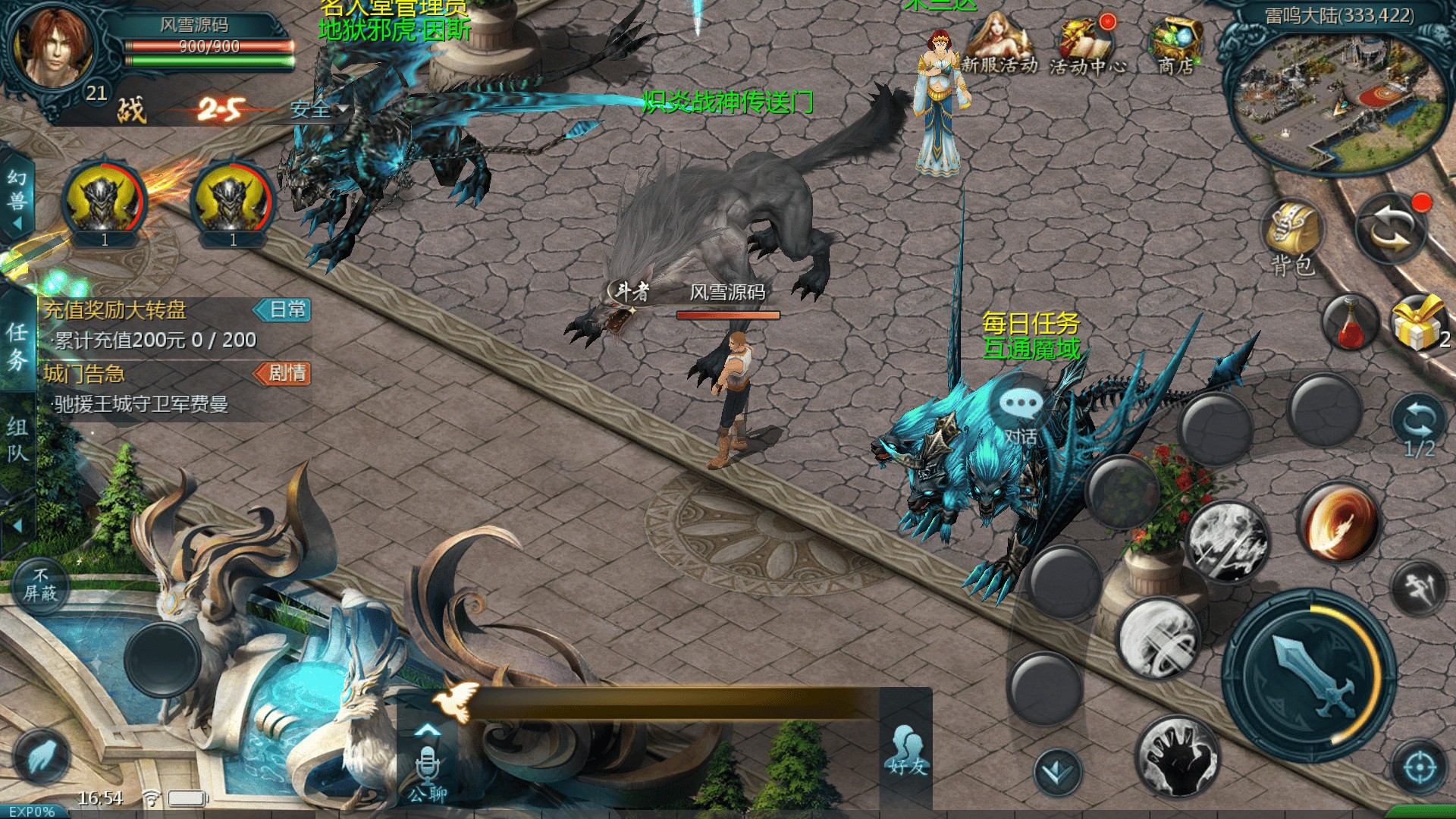
Task: Talk using the 对话 speech bubble
Action: (x=1021, y=413)
